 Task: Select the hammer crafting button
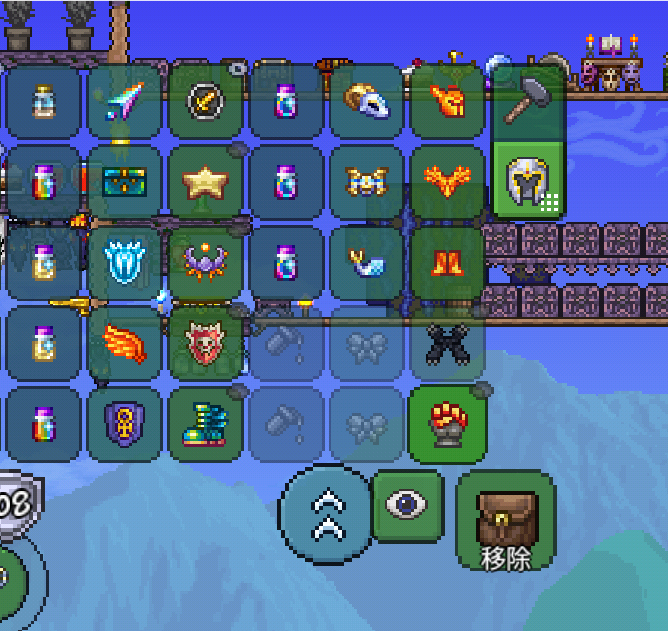pos(528,100)
